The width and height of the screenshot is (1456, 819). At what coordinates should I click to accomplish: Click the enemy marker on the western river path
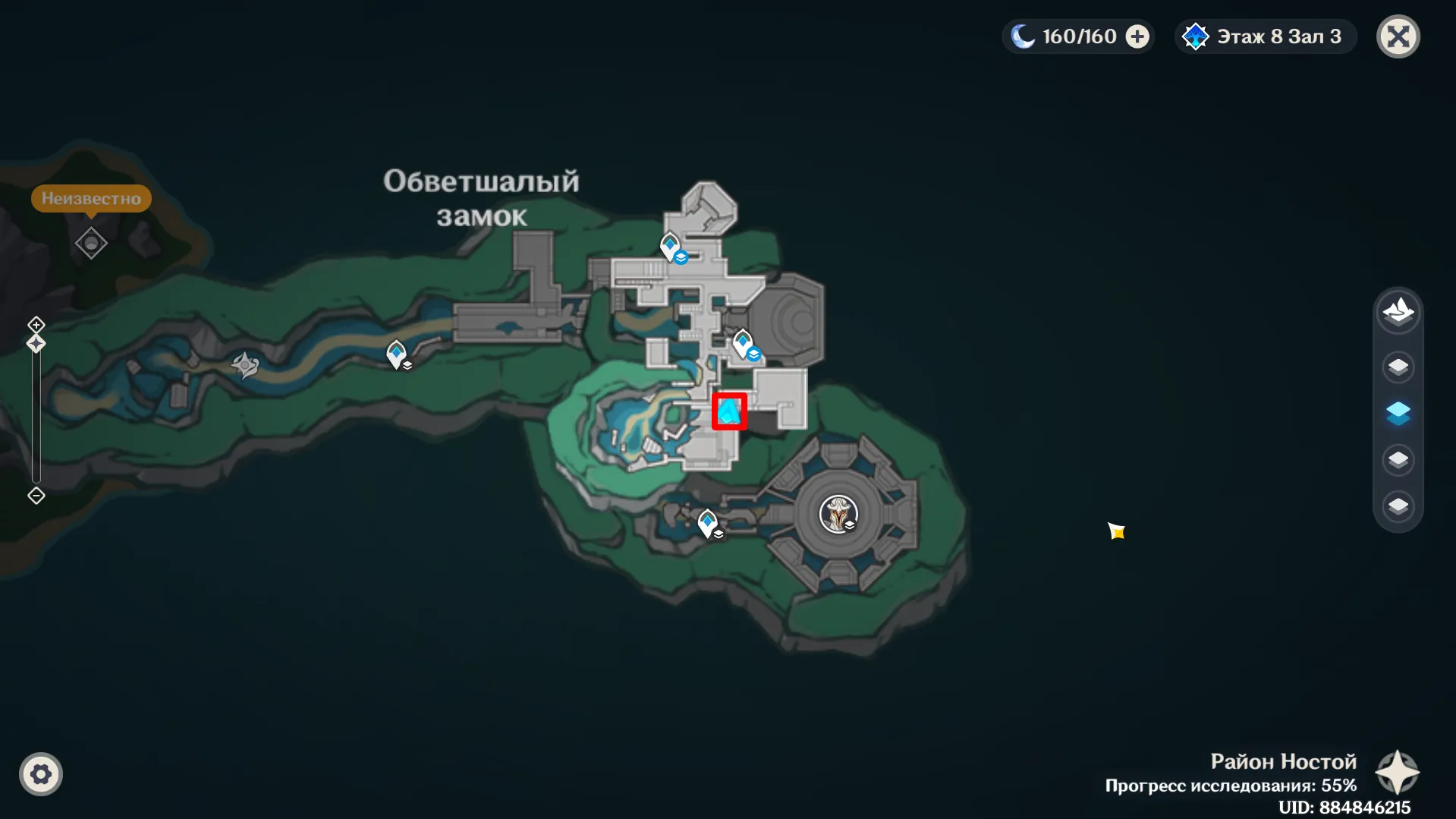244,363
